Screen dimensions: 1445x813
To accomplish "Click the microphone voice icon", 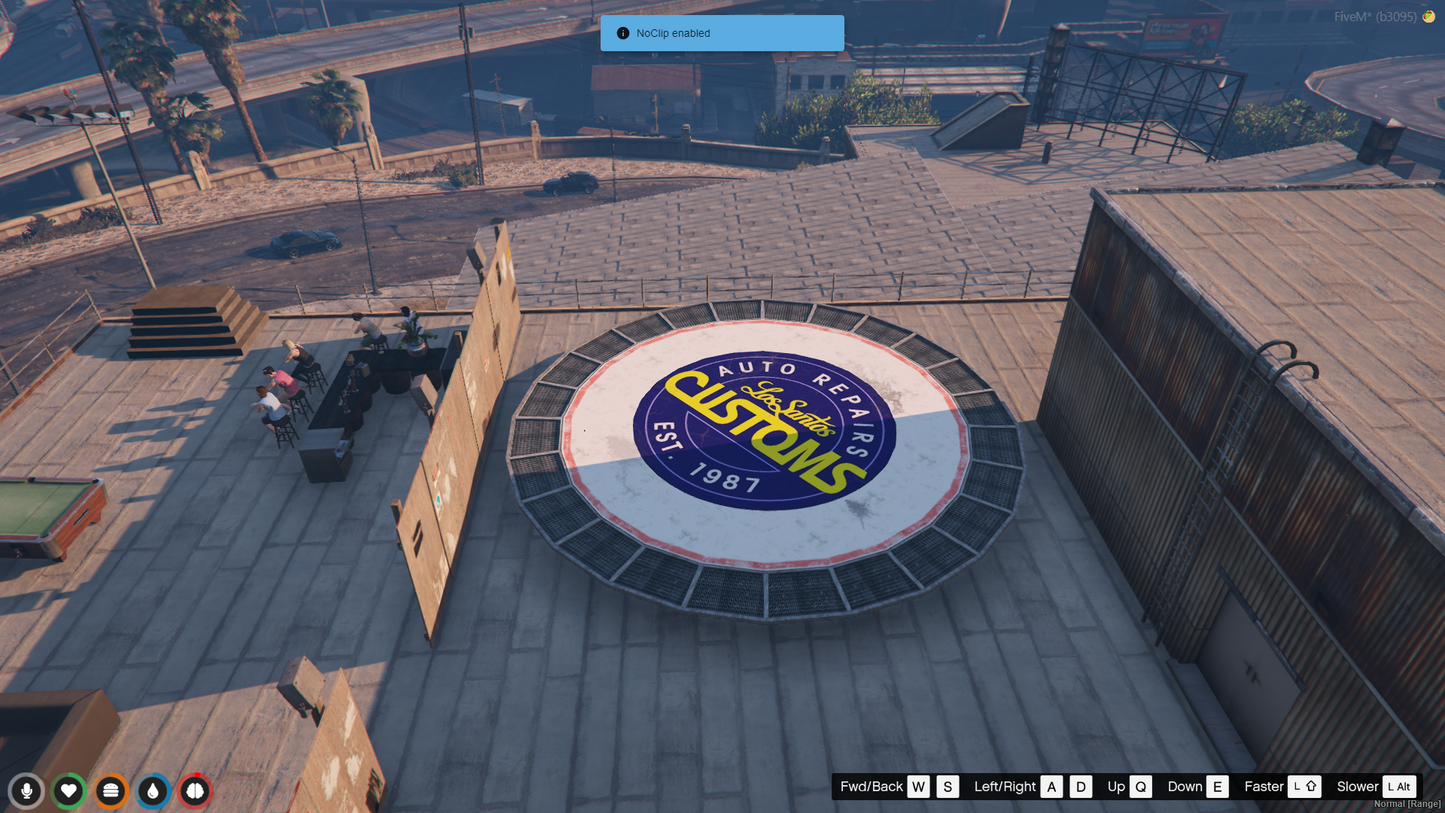I will coord(27,791).
